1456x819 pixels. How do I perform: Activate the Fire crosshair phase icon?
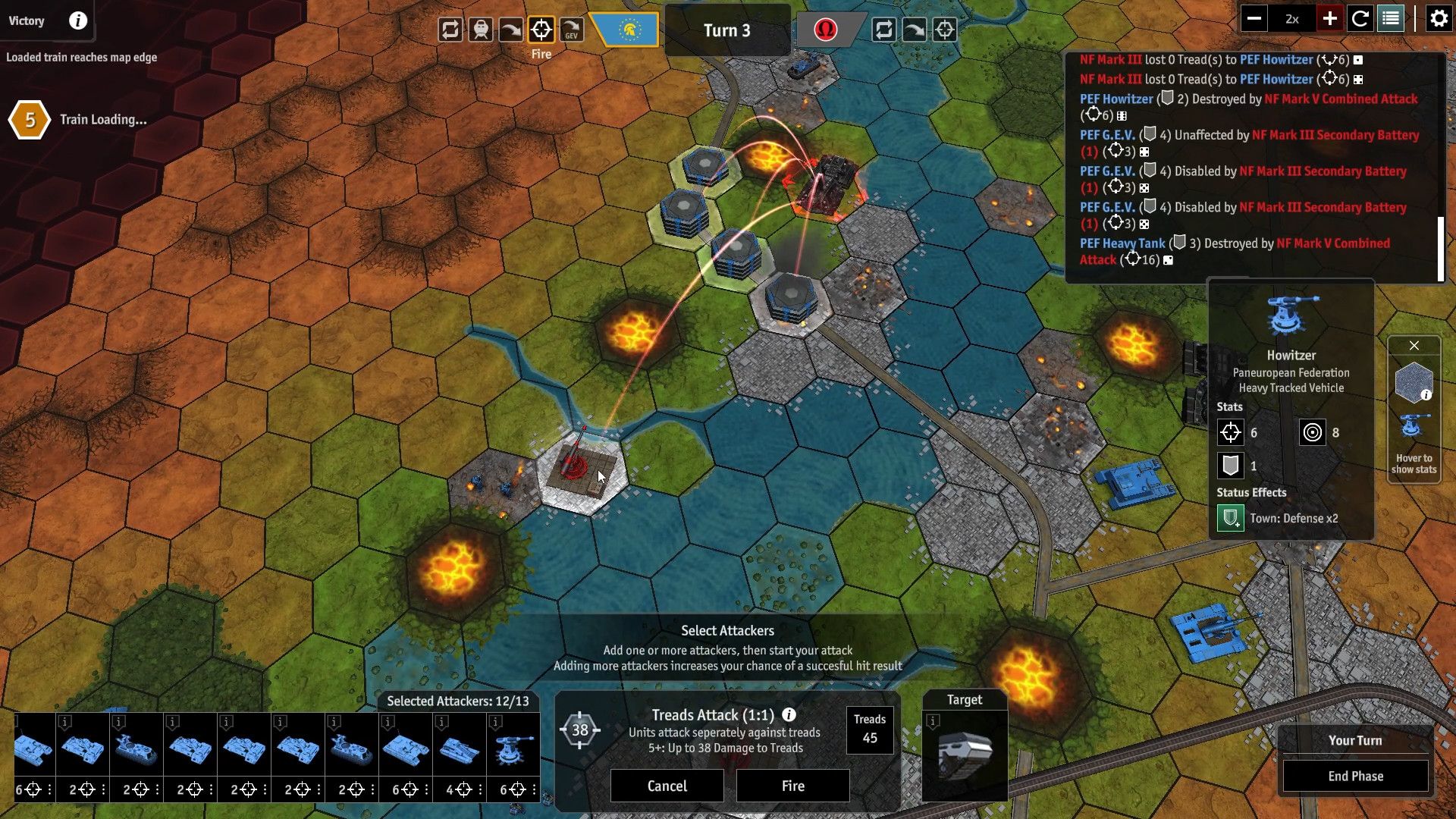(x=541, y=29)
